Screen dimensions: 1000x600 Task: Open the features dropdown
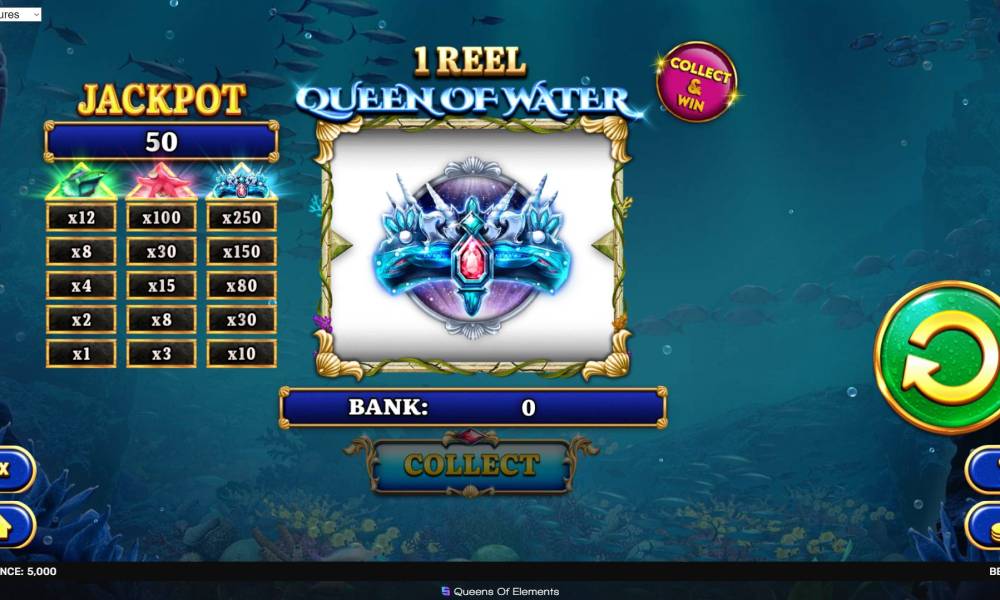tap(21, 14)
